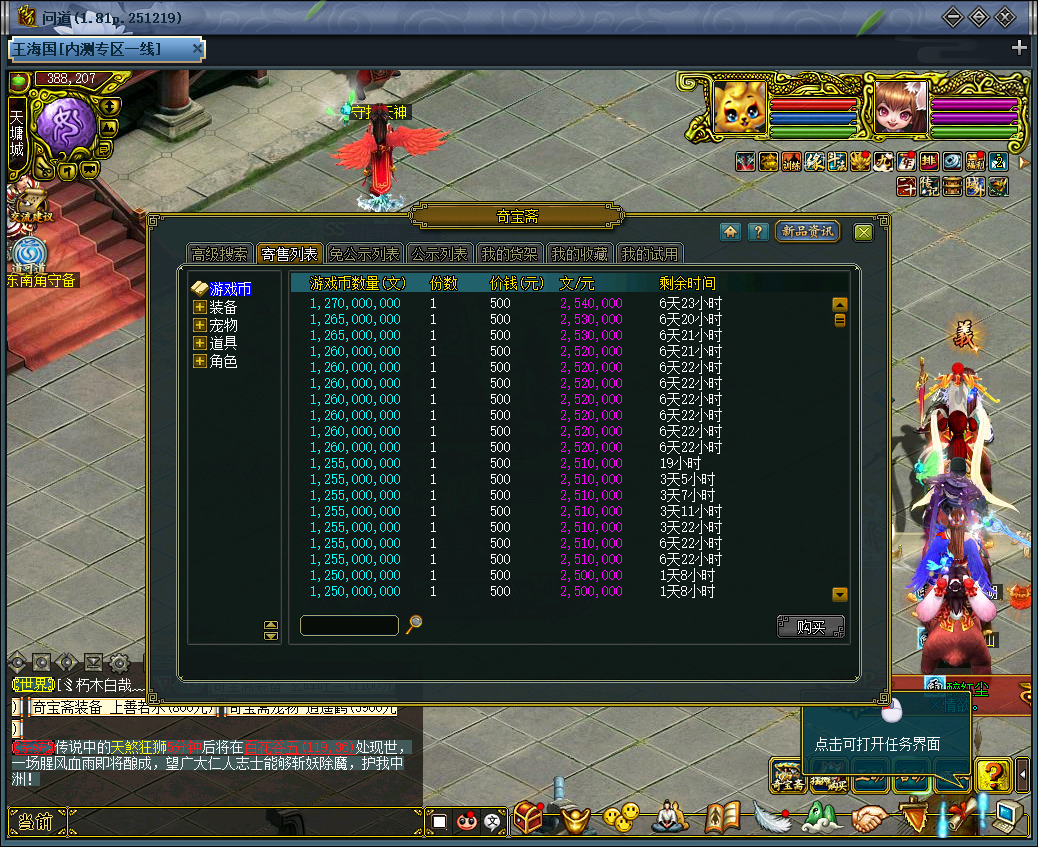Click the 购买 buy button

click(x=810, y=627)
